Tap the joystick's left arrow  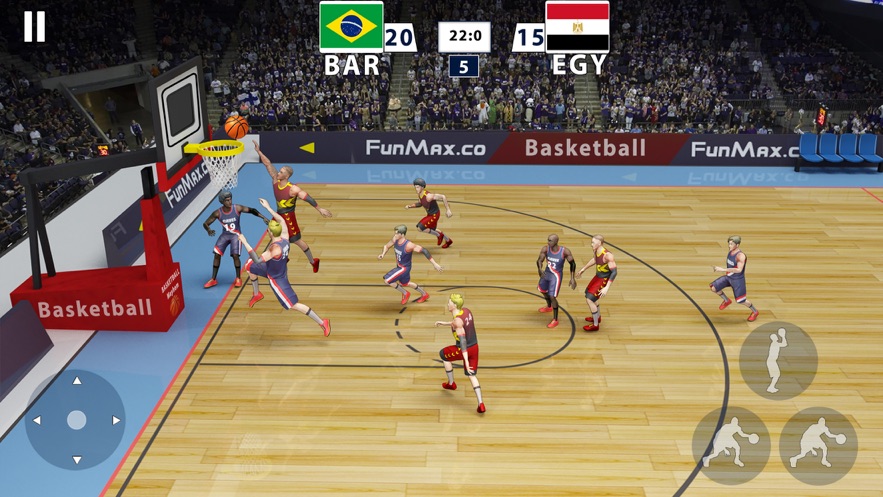37,420
